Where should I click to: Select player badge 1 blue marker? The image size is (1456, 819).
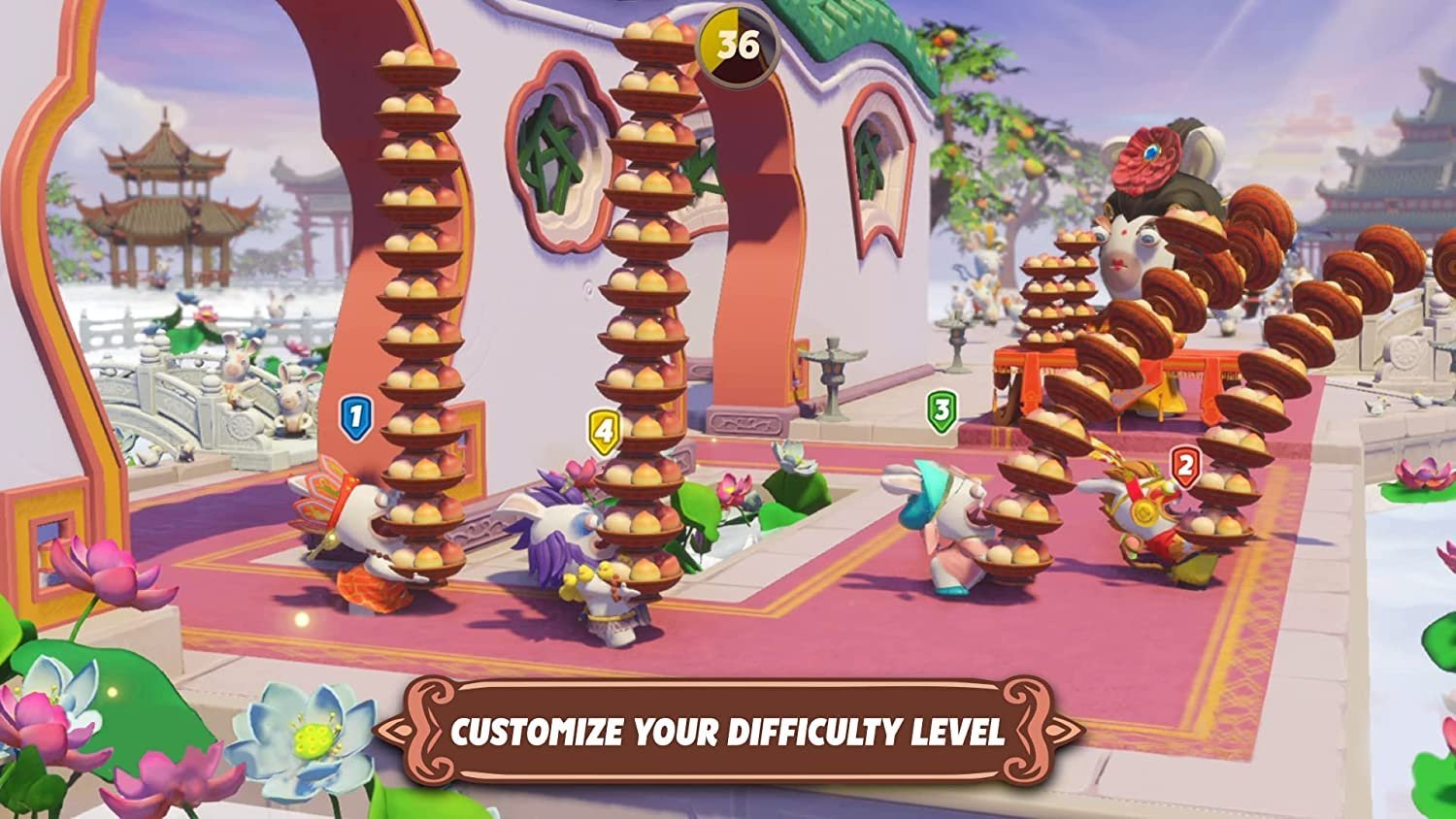tap(354, 415)
